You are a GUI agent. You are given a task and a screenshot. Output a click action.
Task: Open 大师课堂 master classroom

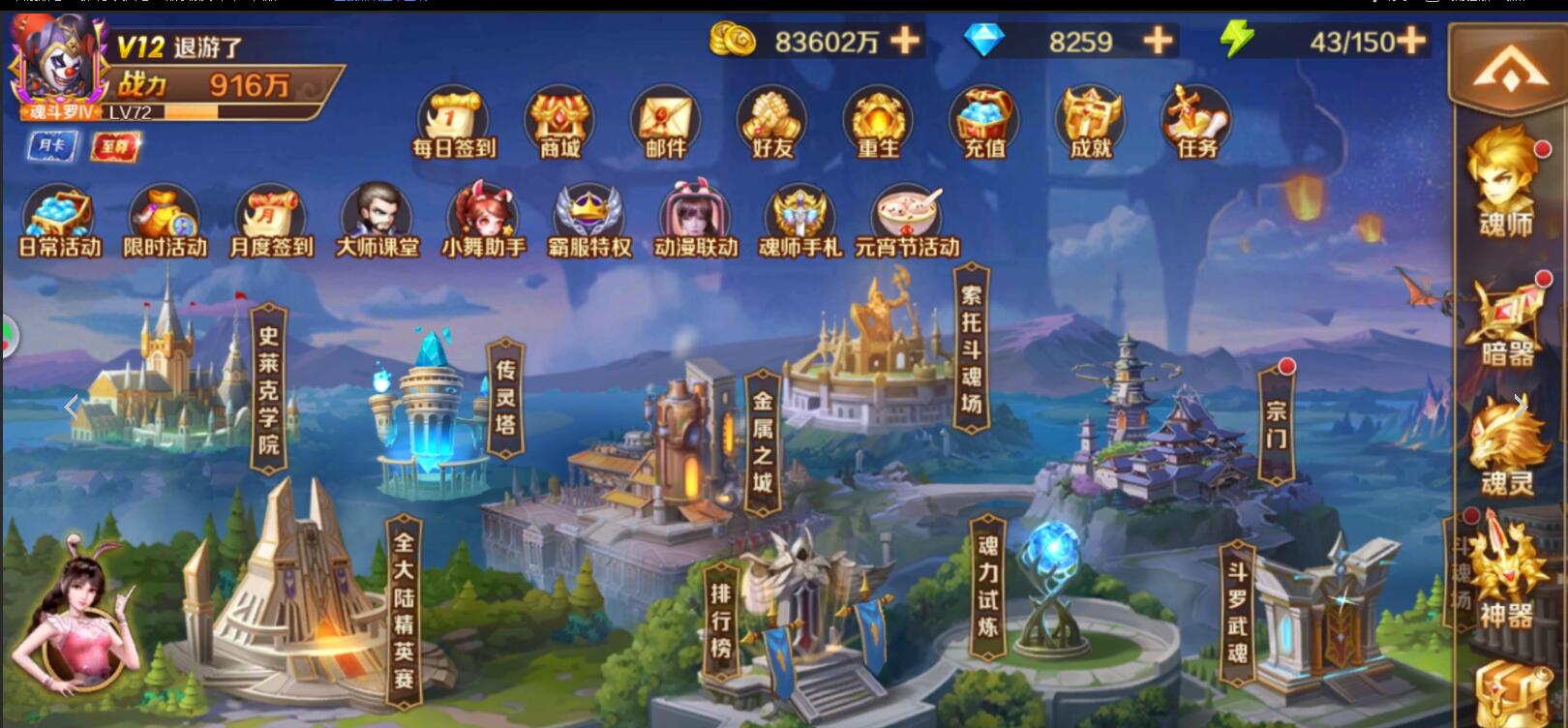tap(377, 222)
